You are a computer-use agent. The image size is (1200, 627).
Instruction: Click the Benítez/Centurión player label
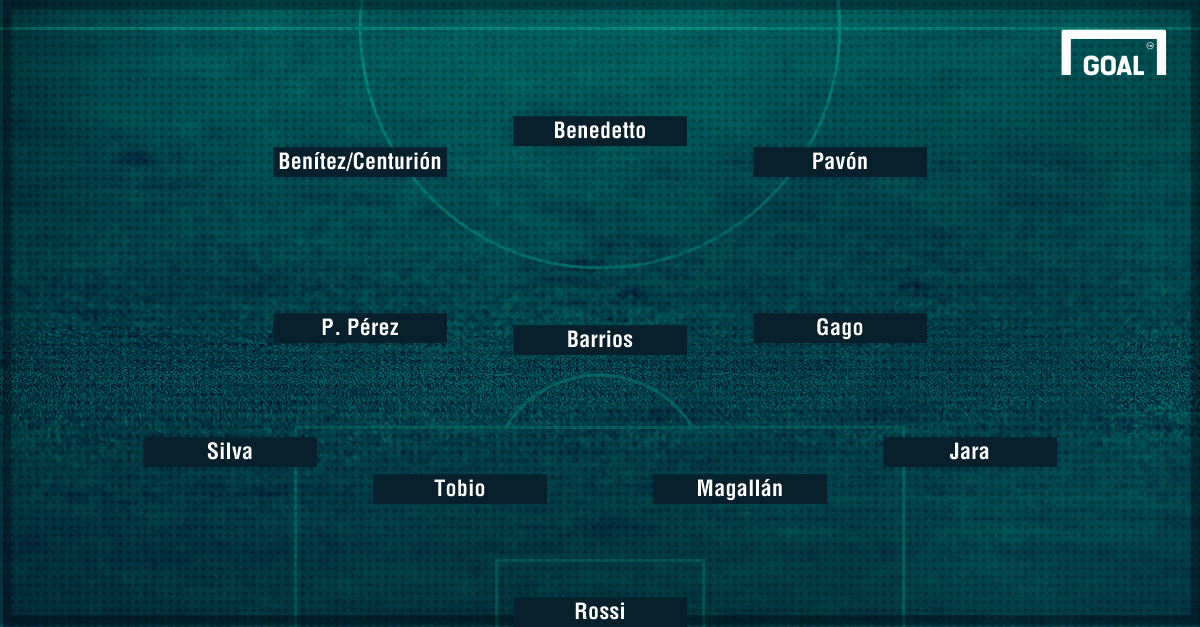360,162
